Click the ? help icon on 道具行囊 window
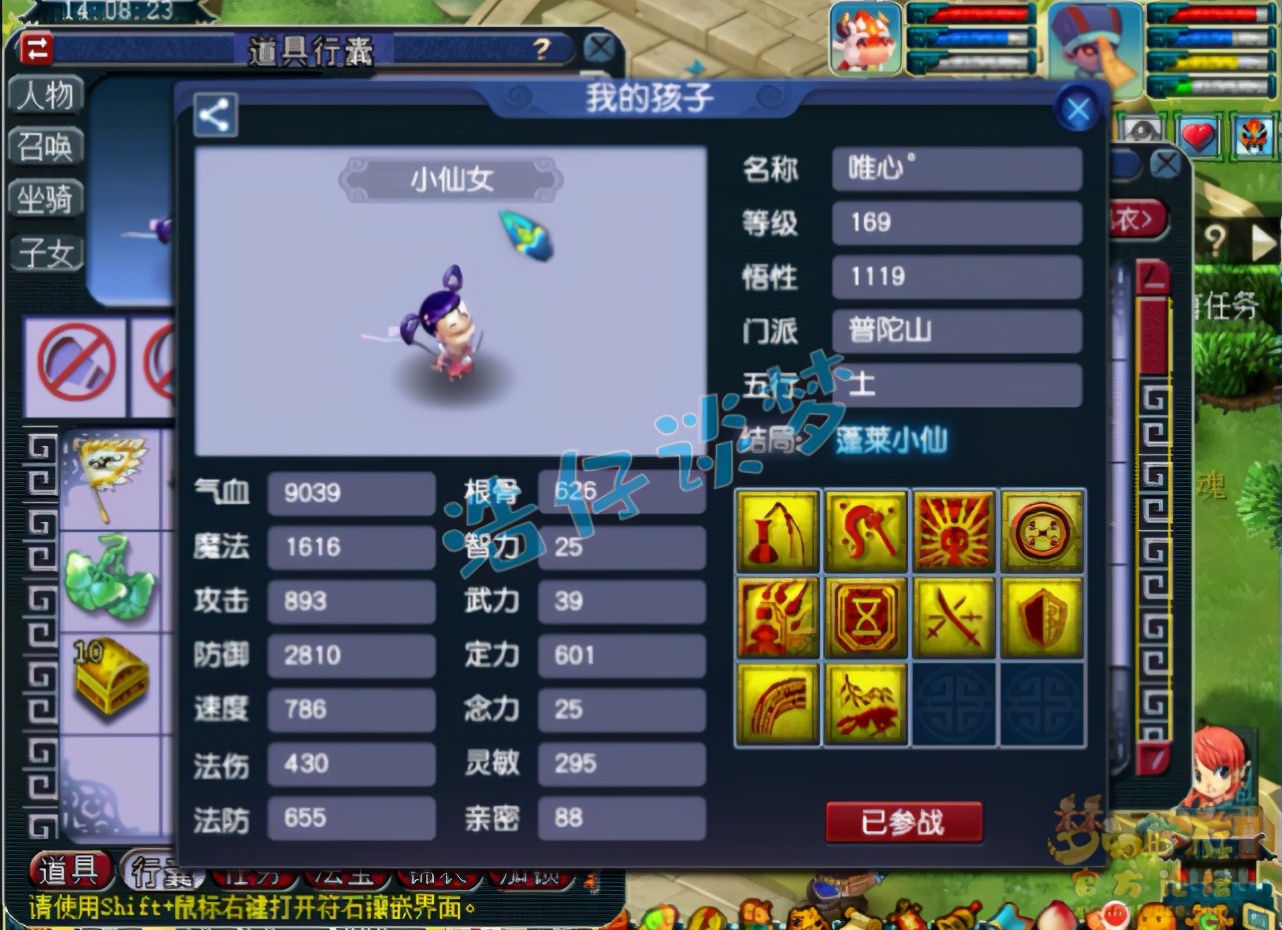 coord(541,46)
